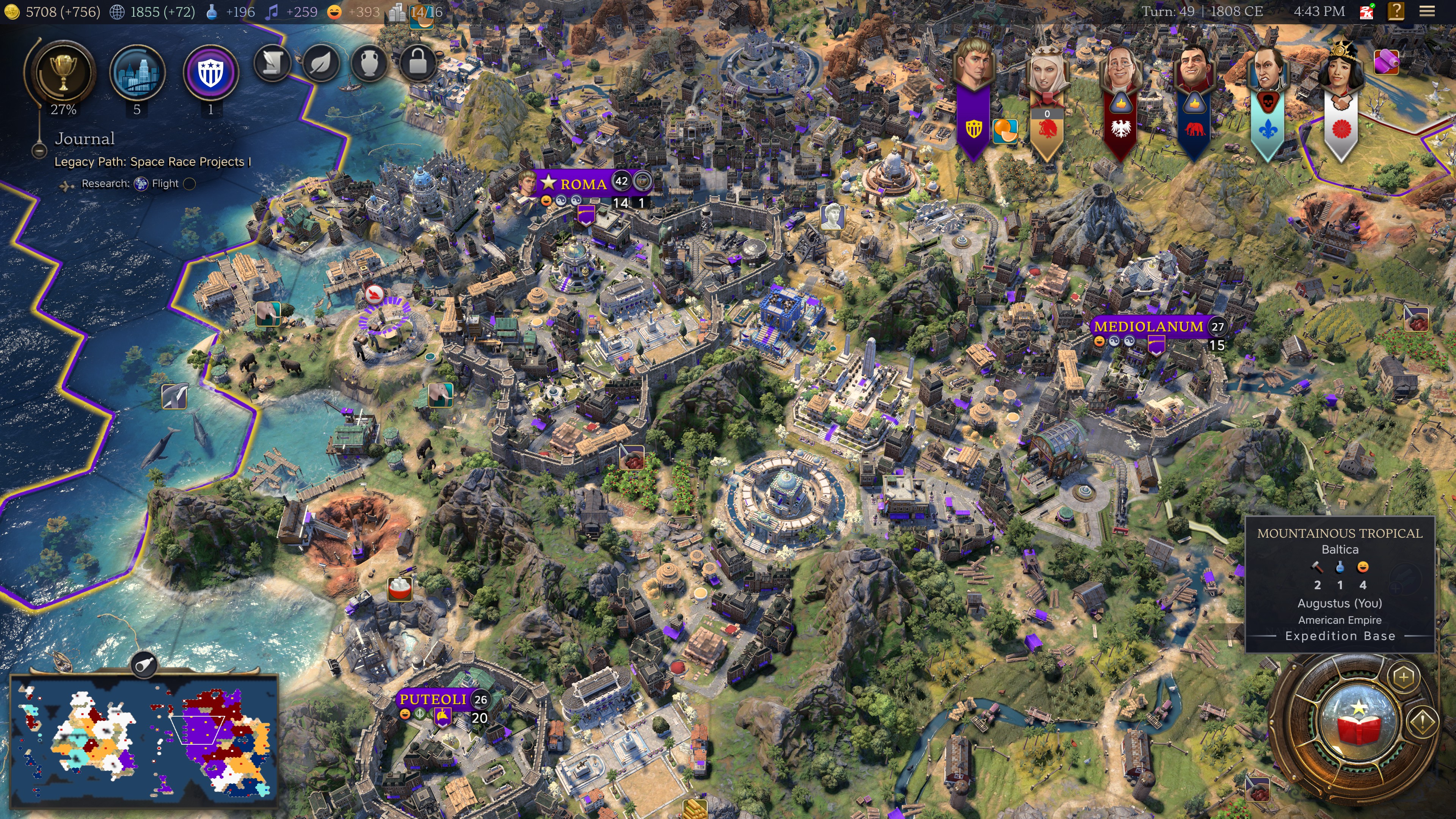
Task: Open the padlock unlocks panel
Action: coord(418,63)
